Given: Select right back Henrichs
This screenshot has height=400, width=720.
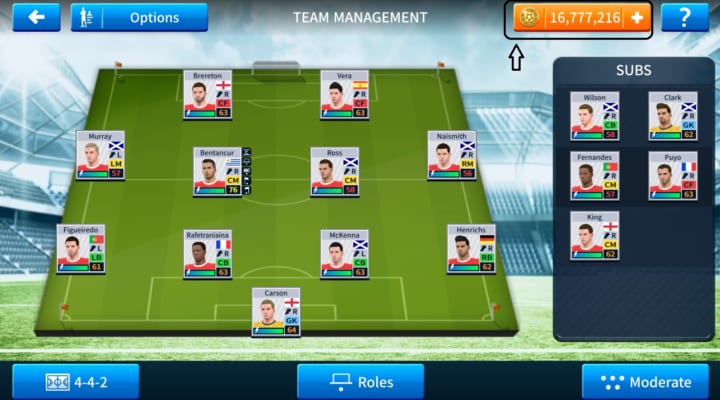Looking at the screenshot, I should tap(471, 249).
